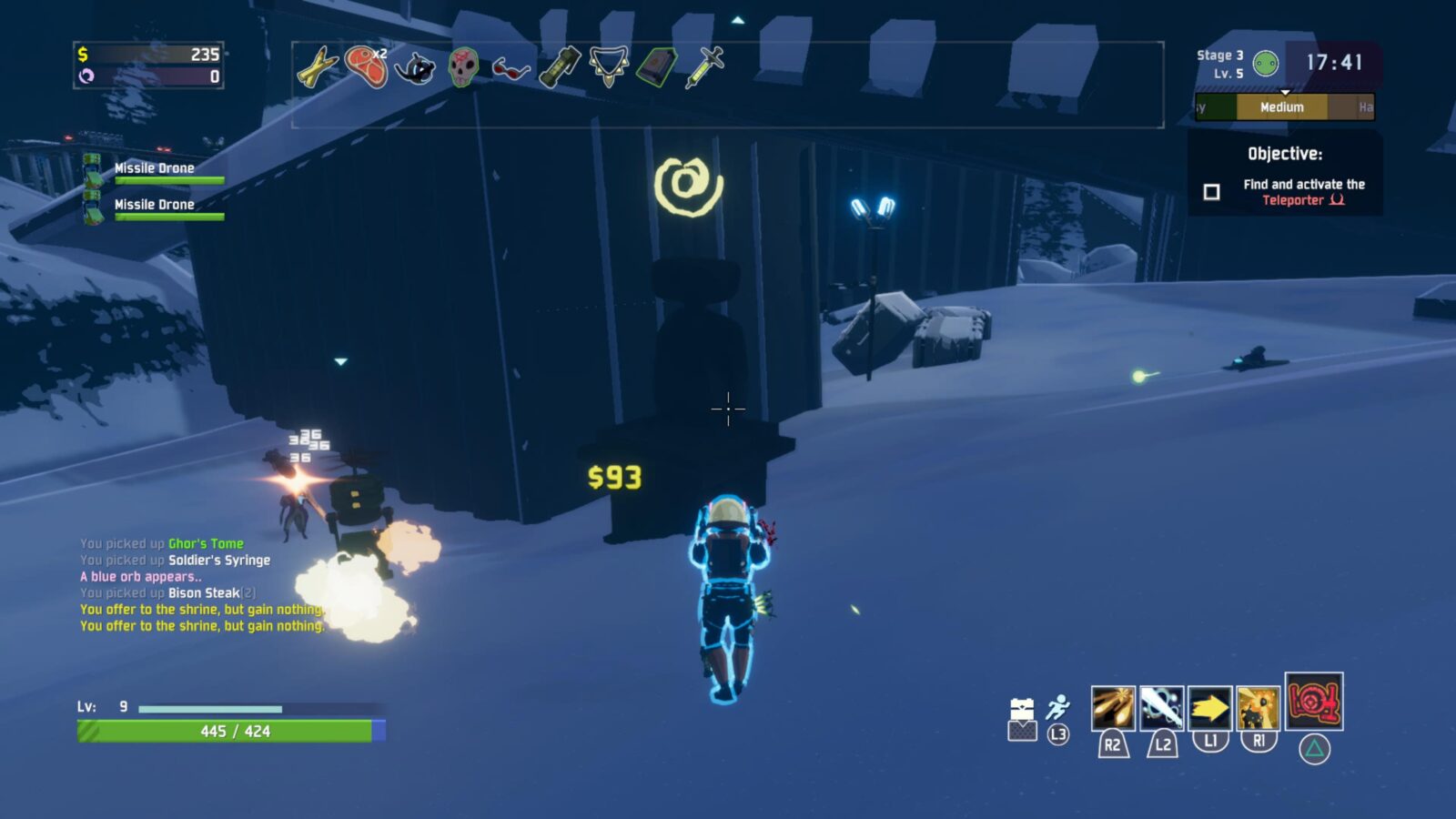Activate the golden projectile primary skill
1456x819 pixels.
click(x=1112, y=708)
